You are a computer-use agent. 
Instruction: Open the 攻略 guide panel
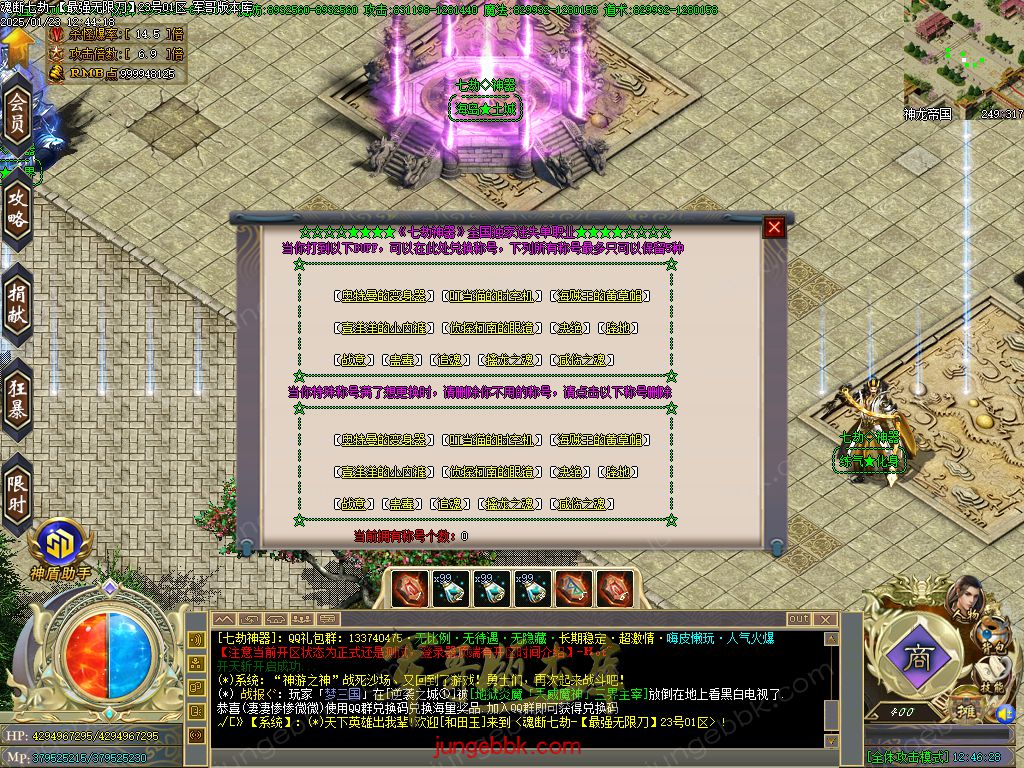[17, 208]
